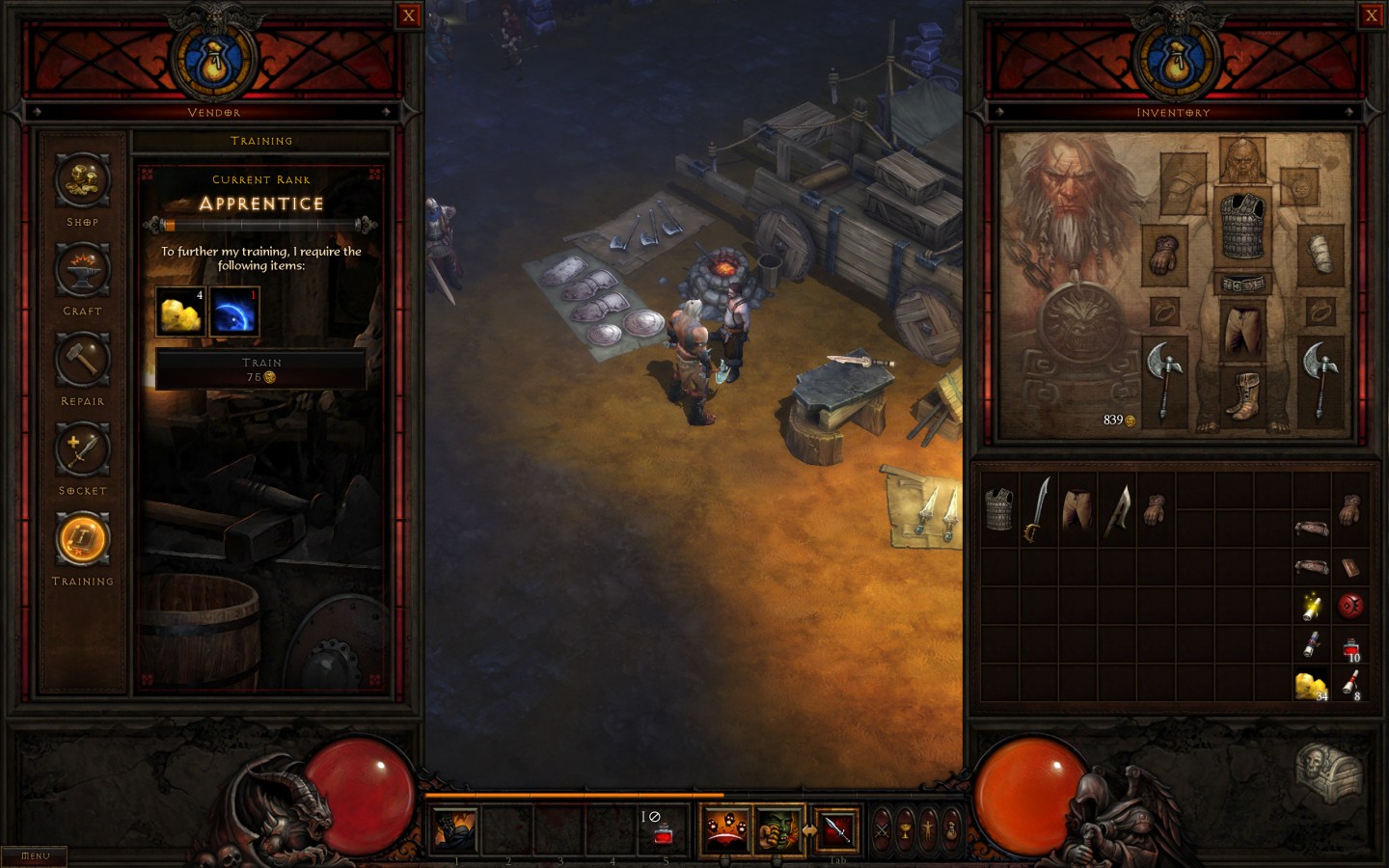Select the required yellow training pages item
The image size is (1389, 868).
point(179,312)
